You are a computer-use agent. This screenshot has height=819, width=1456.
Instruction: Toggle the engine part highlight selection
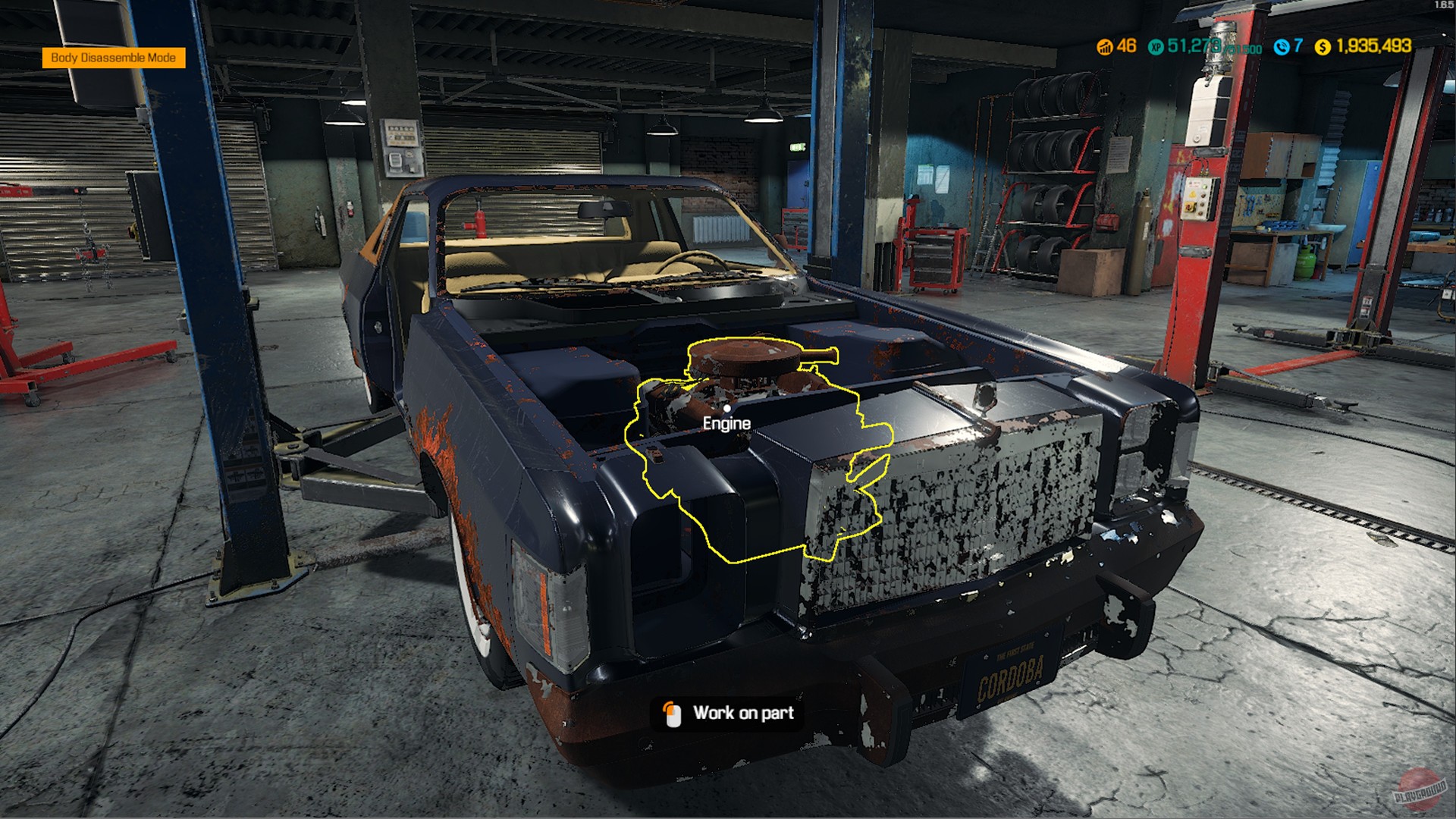[x=747, y=394]
